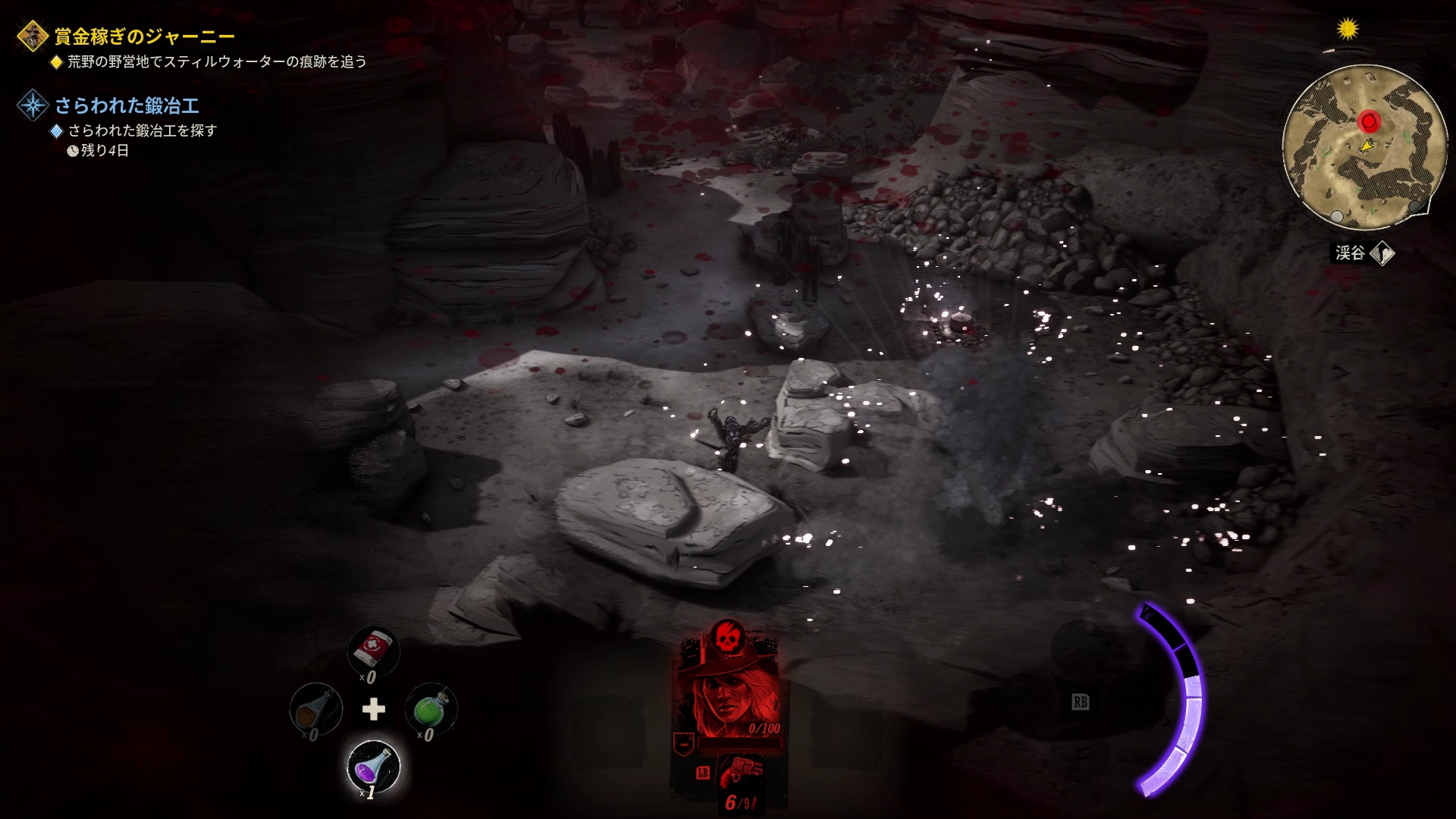Click the red marker on minimap

pos(1369,121)
